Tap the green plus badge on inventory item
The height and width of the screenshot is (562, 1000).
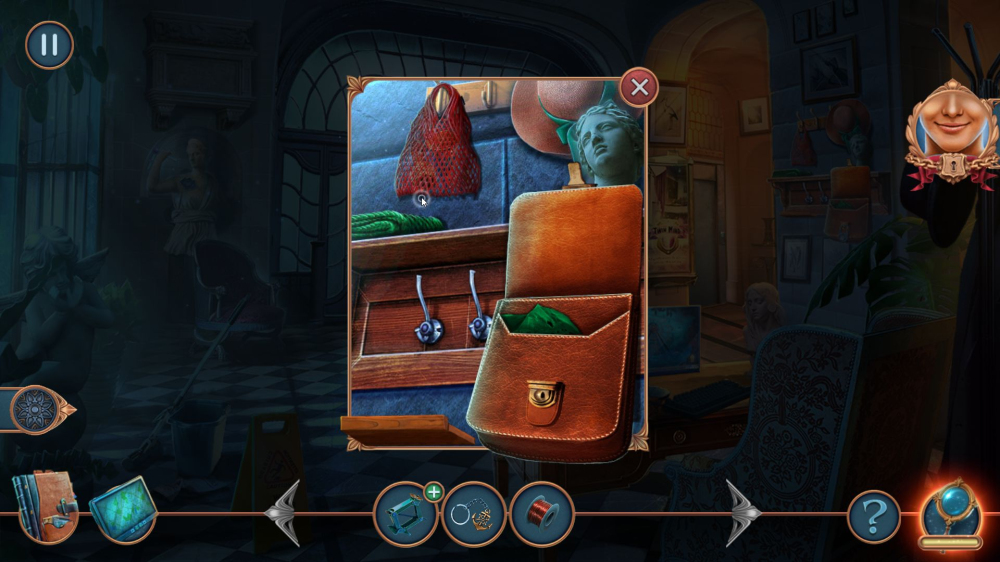tap(433, 491)
